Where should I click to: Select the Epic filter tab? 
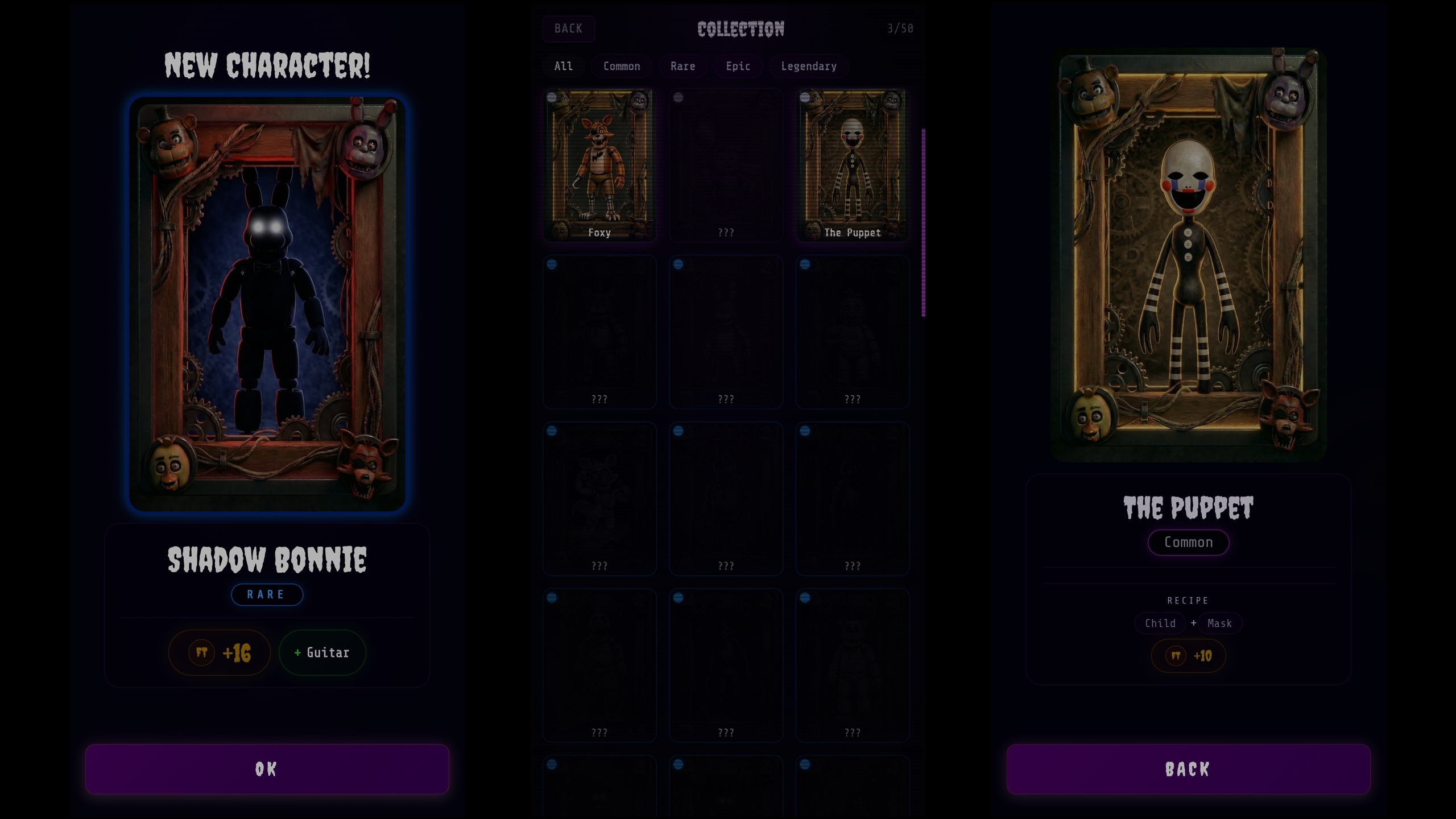coord(738,66)
